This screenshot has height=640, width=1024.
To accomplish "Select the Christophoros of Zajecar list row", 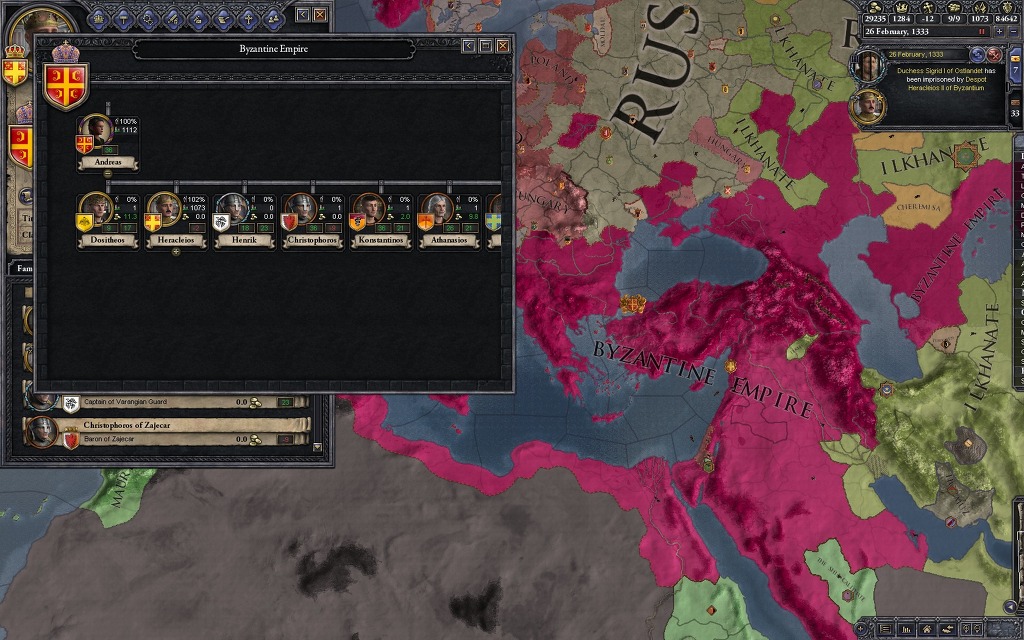I will click(166, 431).
